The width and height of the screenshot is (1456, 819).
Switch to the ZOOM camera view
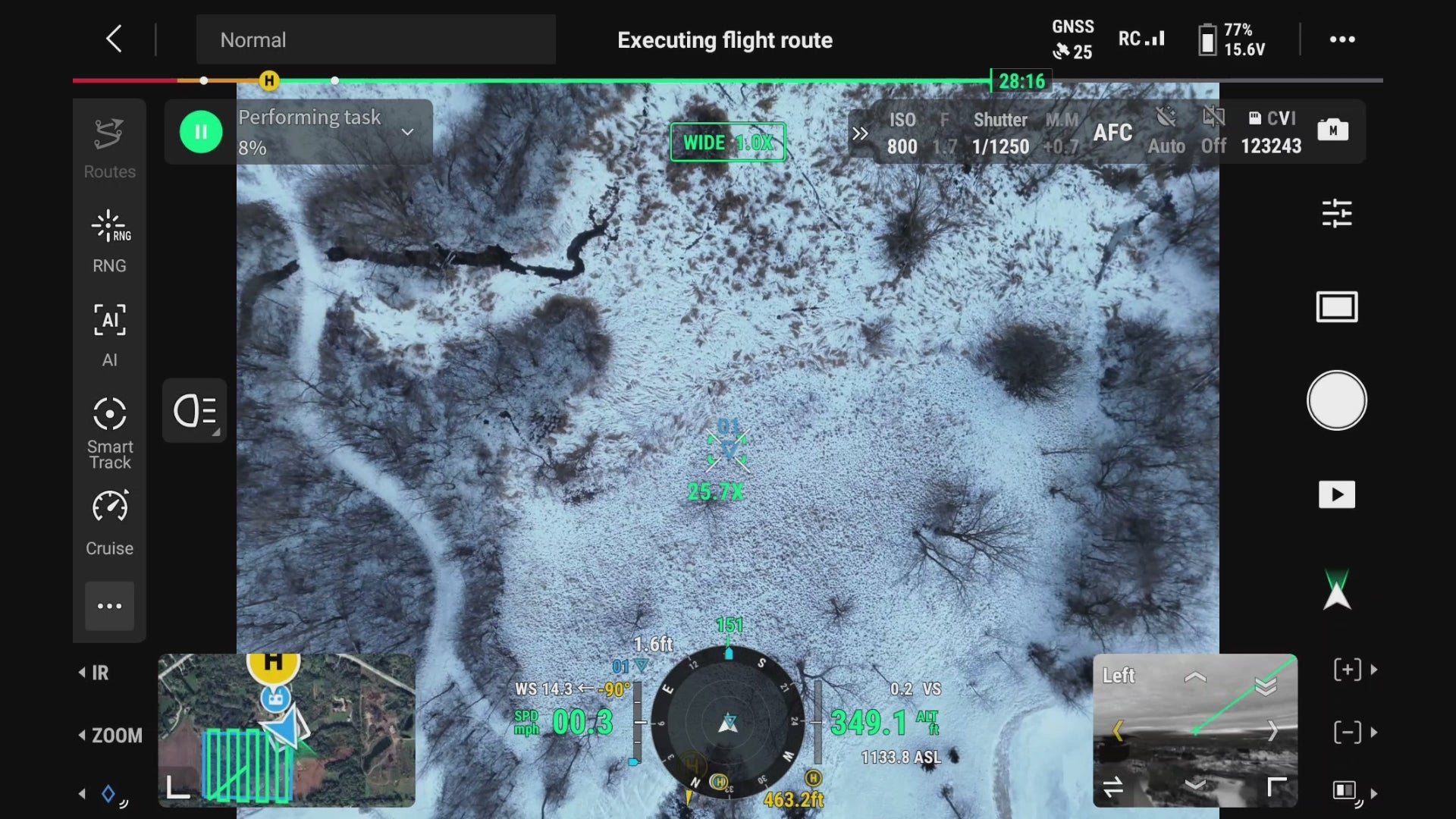click(111, 736)
